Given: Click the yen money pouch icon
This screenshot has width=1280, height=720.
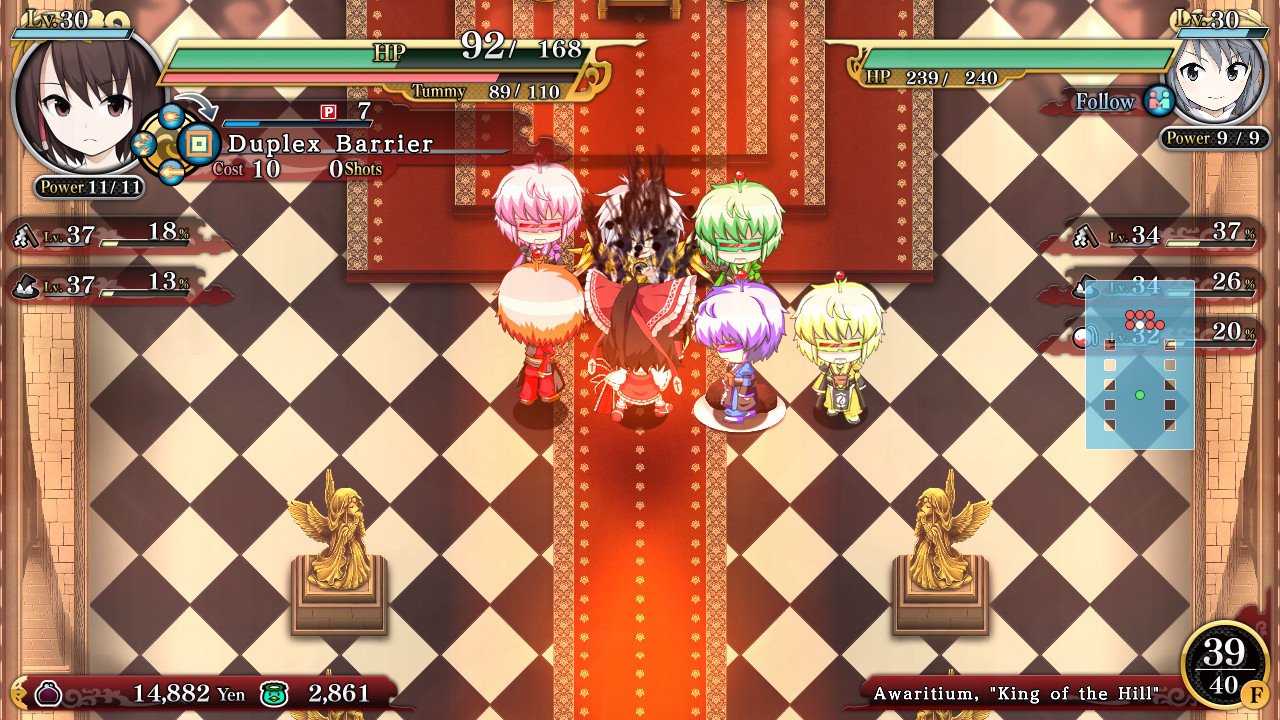Looking at the screenshot, I should point(49,693).
